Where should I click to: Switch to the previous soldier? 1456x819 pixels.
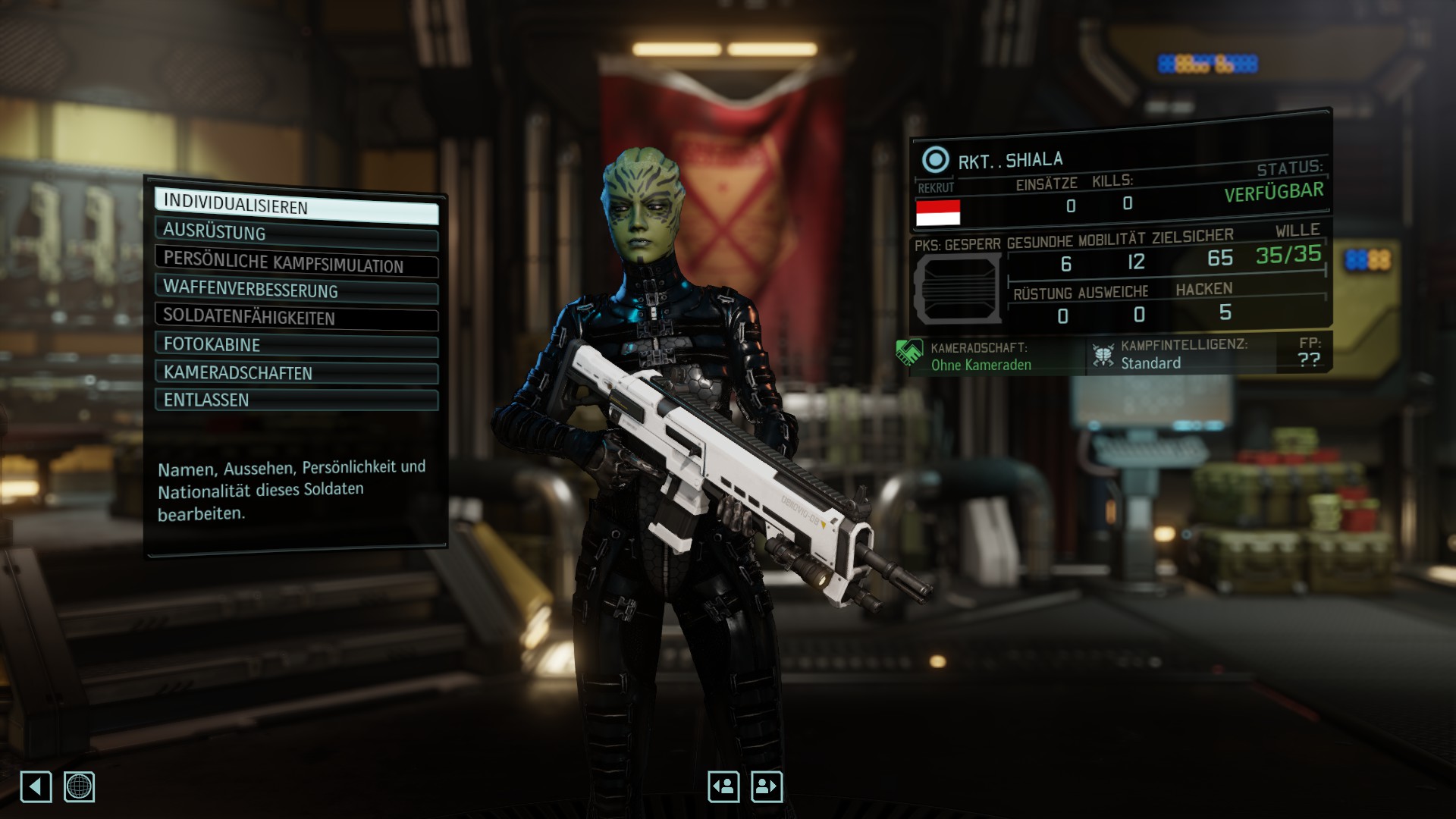723,786
